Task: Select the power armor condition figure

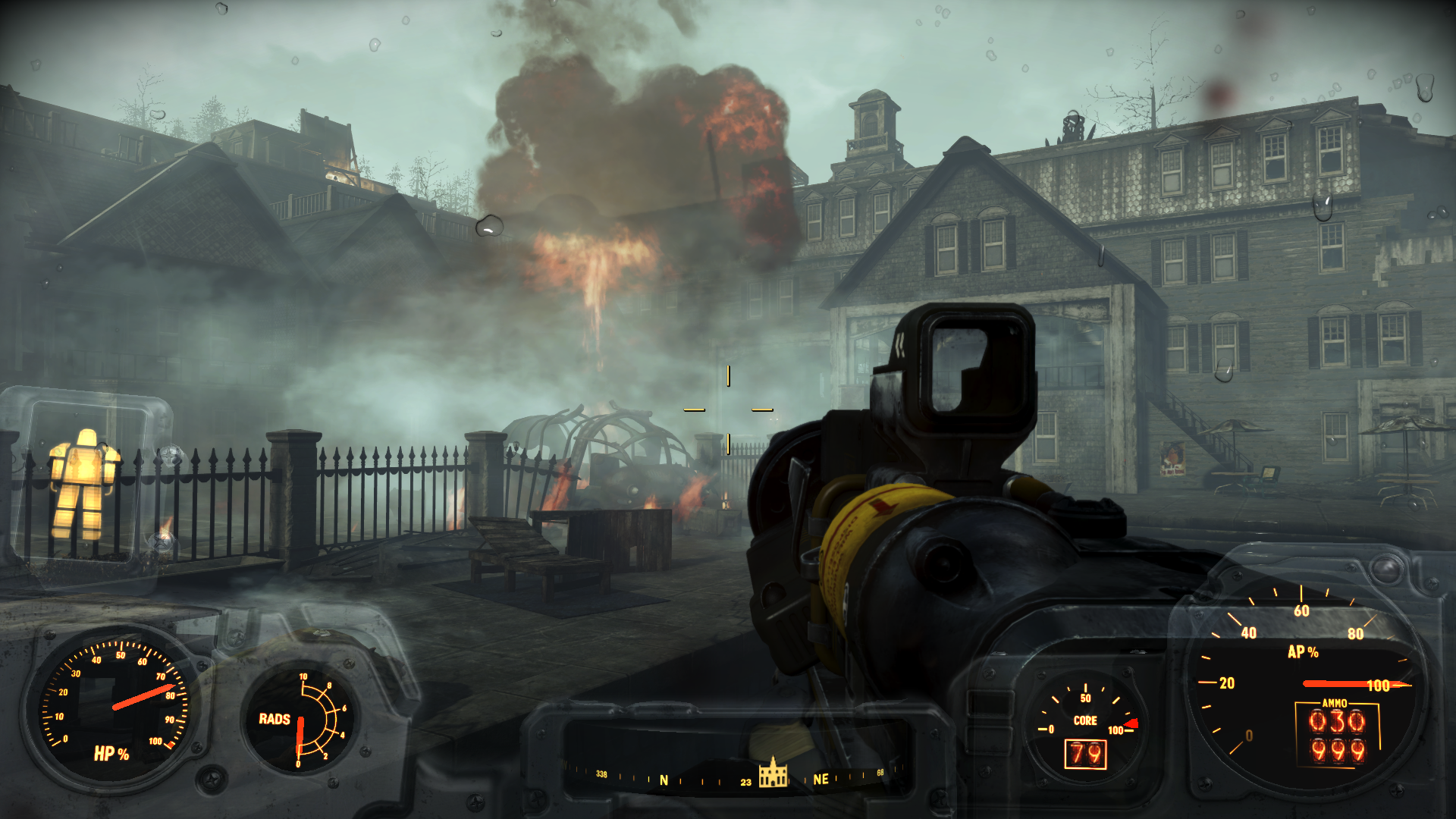Action: coord(83,484)
